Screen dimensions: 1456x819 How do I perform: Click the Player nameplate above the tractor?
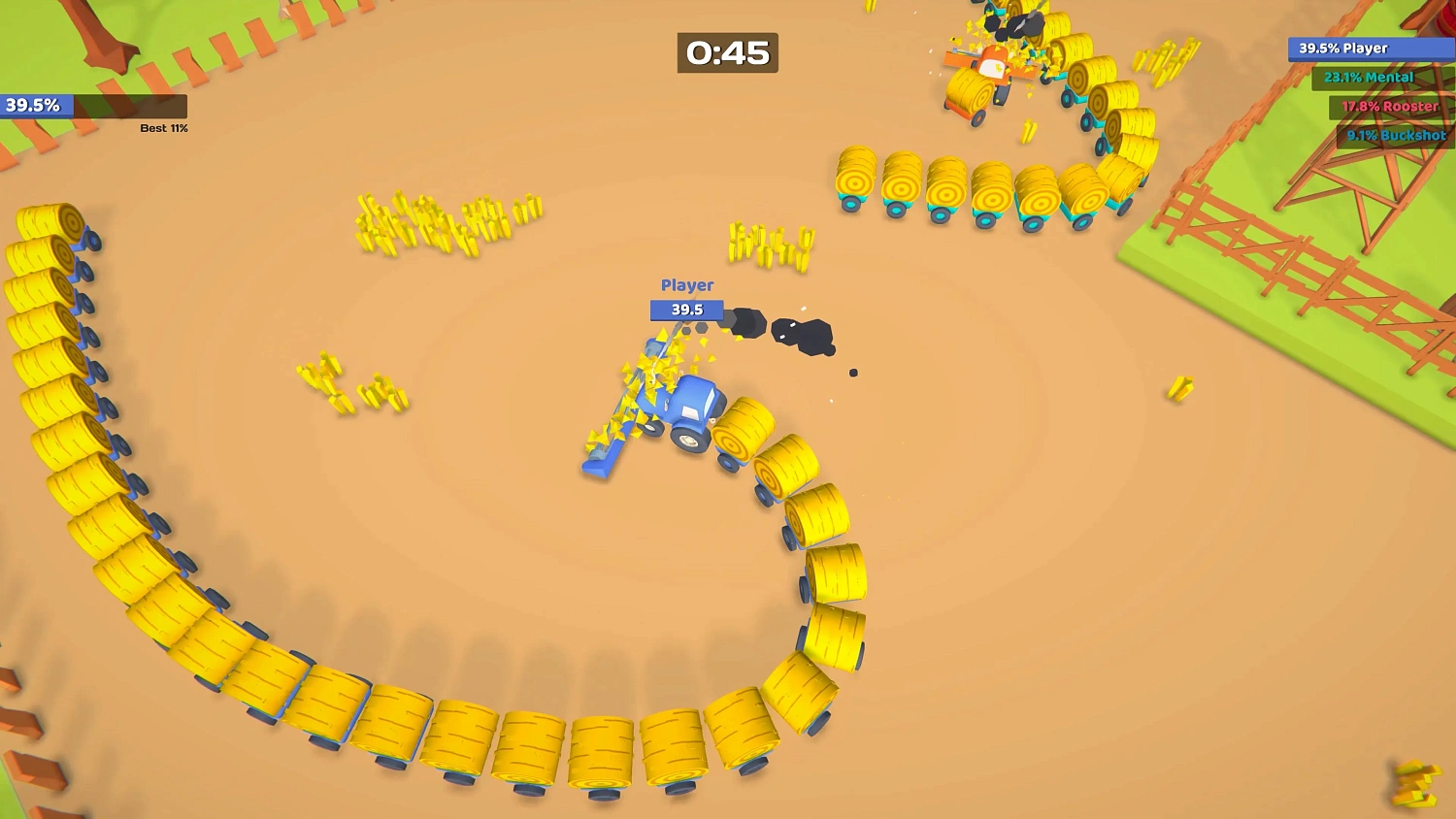[x=686, y=284]
